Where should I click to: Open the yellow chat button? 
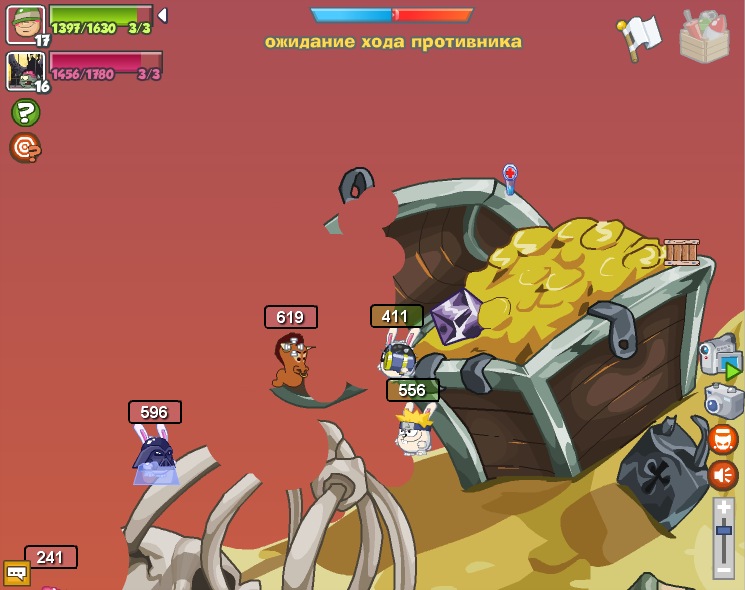click(17, 573)
